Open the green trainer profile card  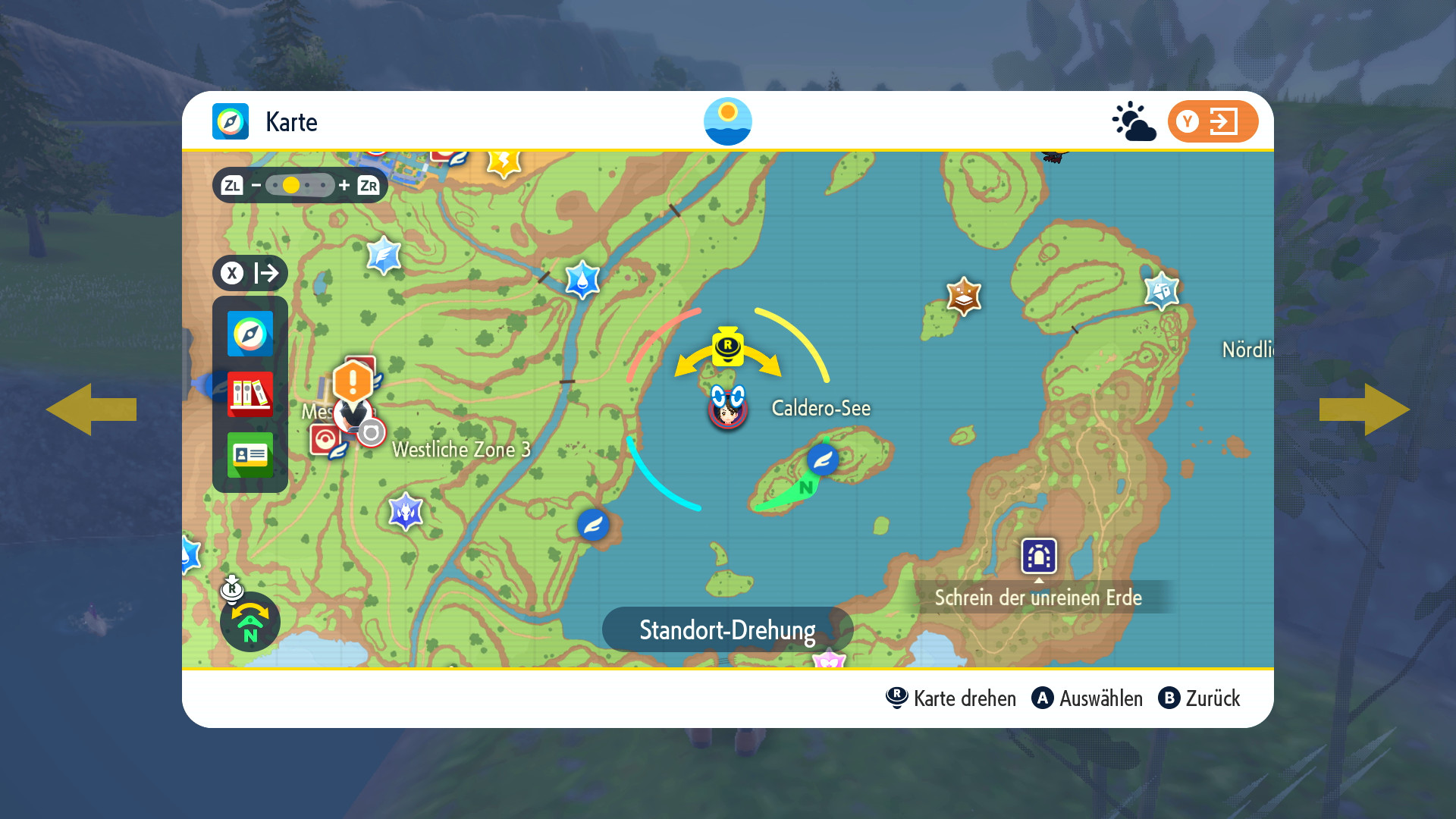pyautogui.click(x=249, y=455)
